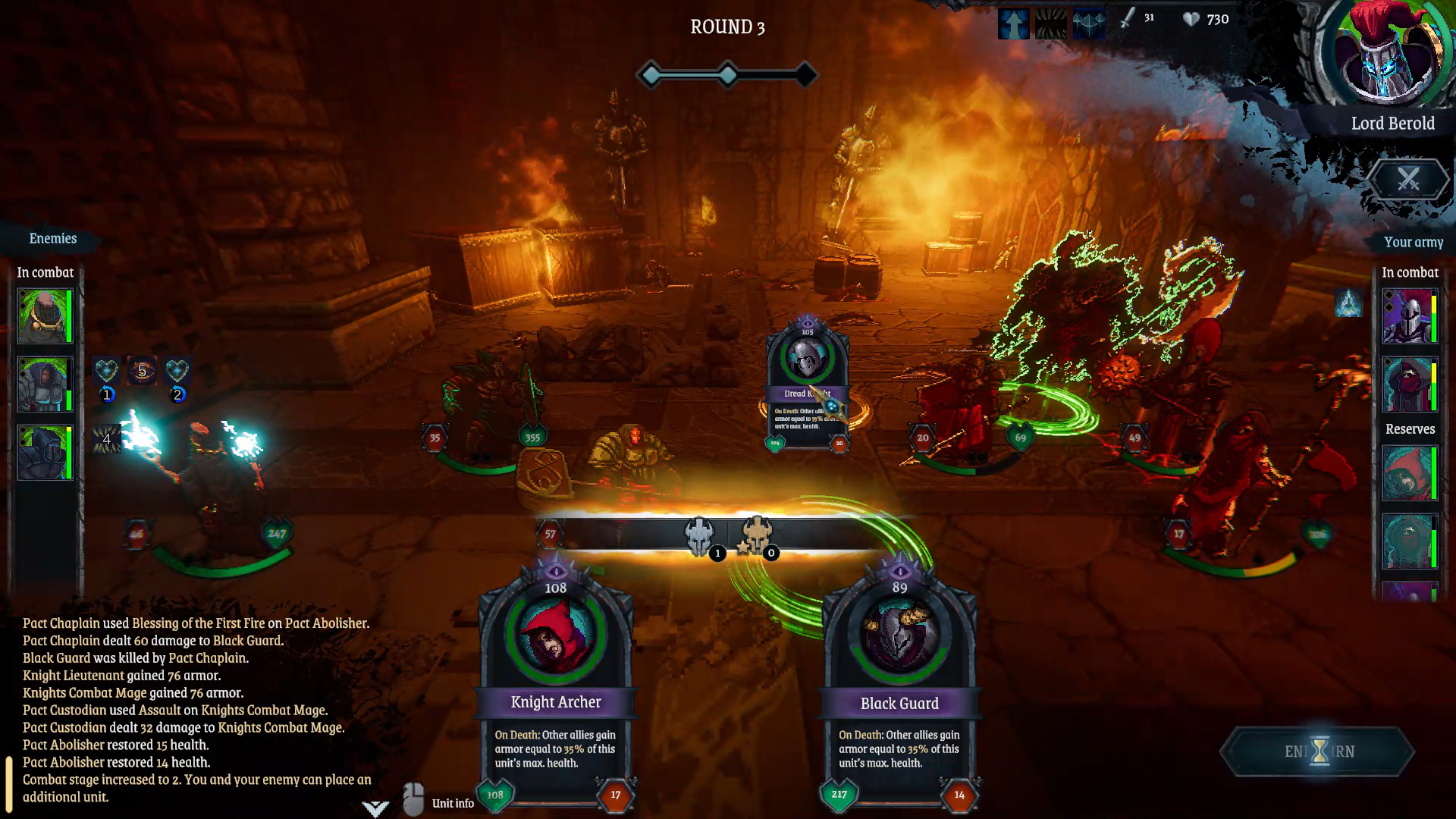Image resolution: width=1456 pixels, height=819 pixels.
Task: Select the Knight Archer unit card
Action: coord(556,682)
